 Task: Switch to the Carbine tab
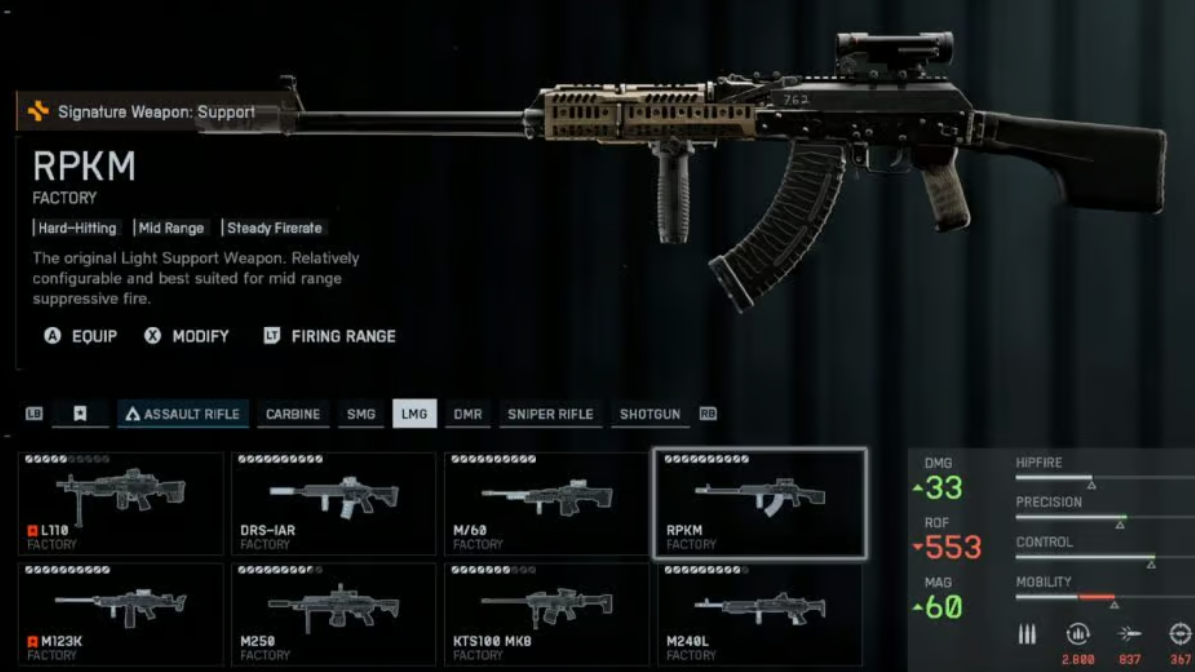click(293, 414)
